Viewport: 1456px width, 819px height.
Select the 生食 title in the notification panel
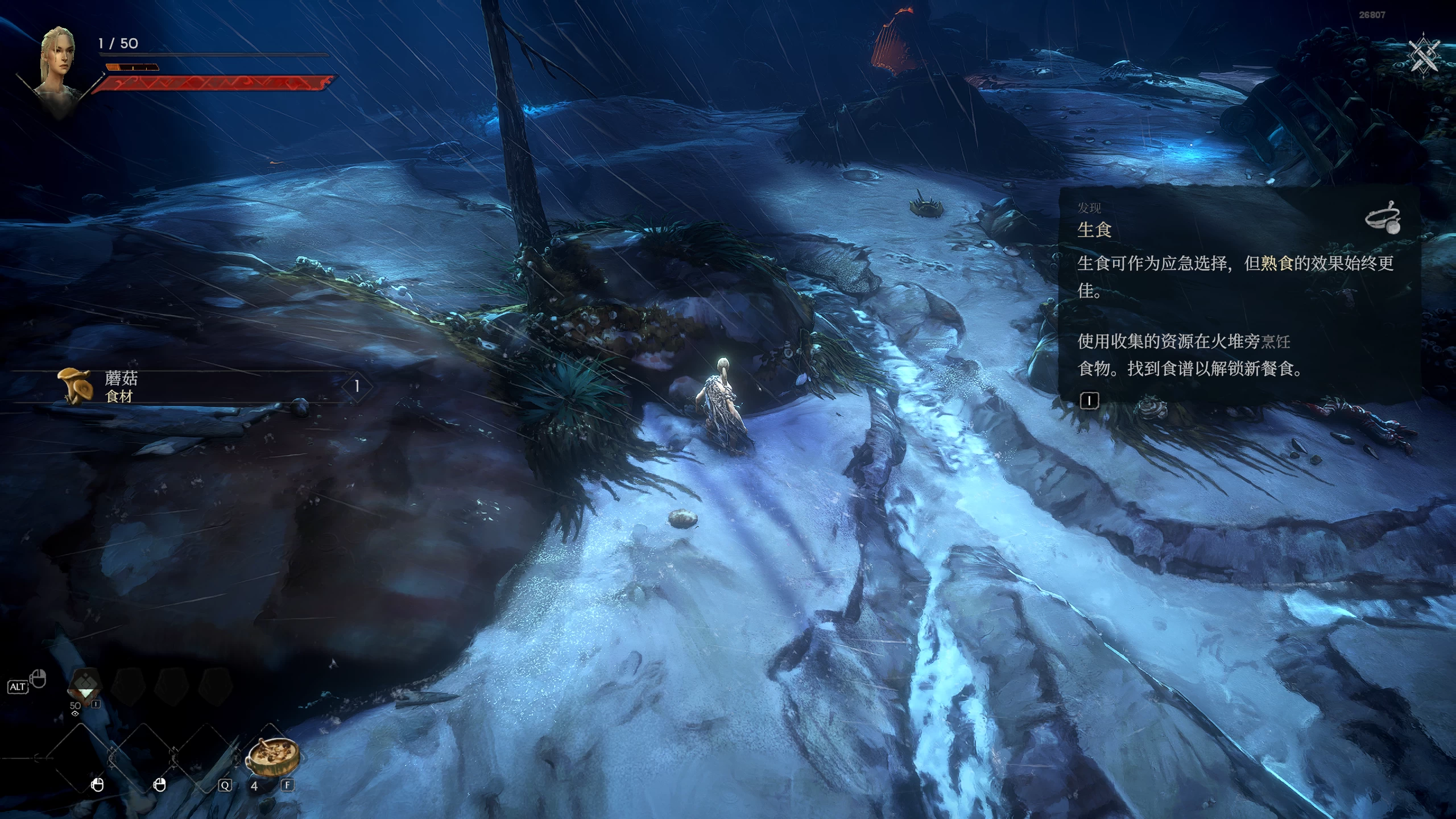1095,230
